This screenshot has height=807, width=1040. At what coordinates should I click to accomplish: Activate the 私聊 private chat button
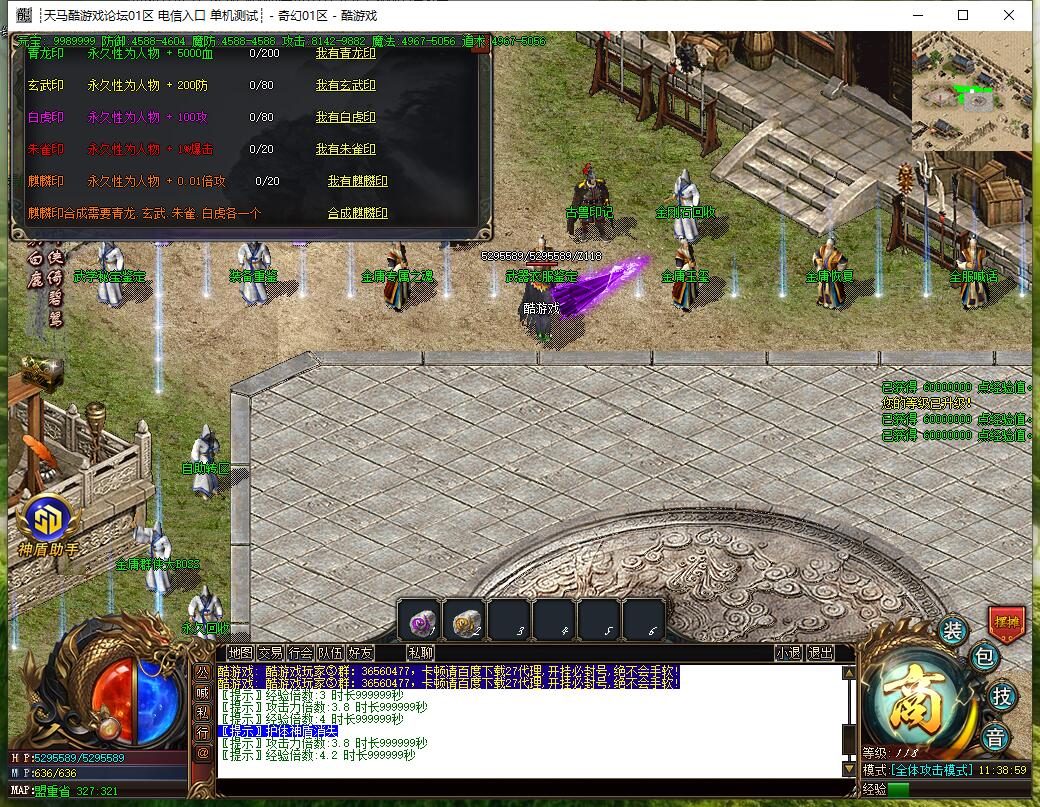click(421, 653)
